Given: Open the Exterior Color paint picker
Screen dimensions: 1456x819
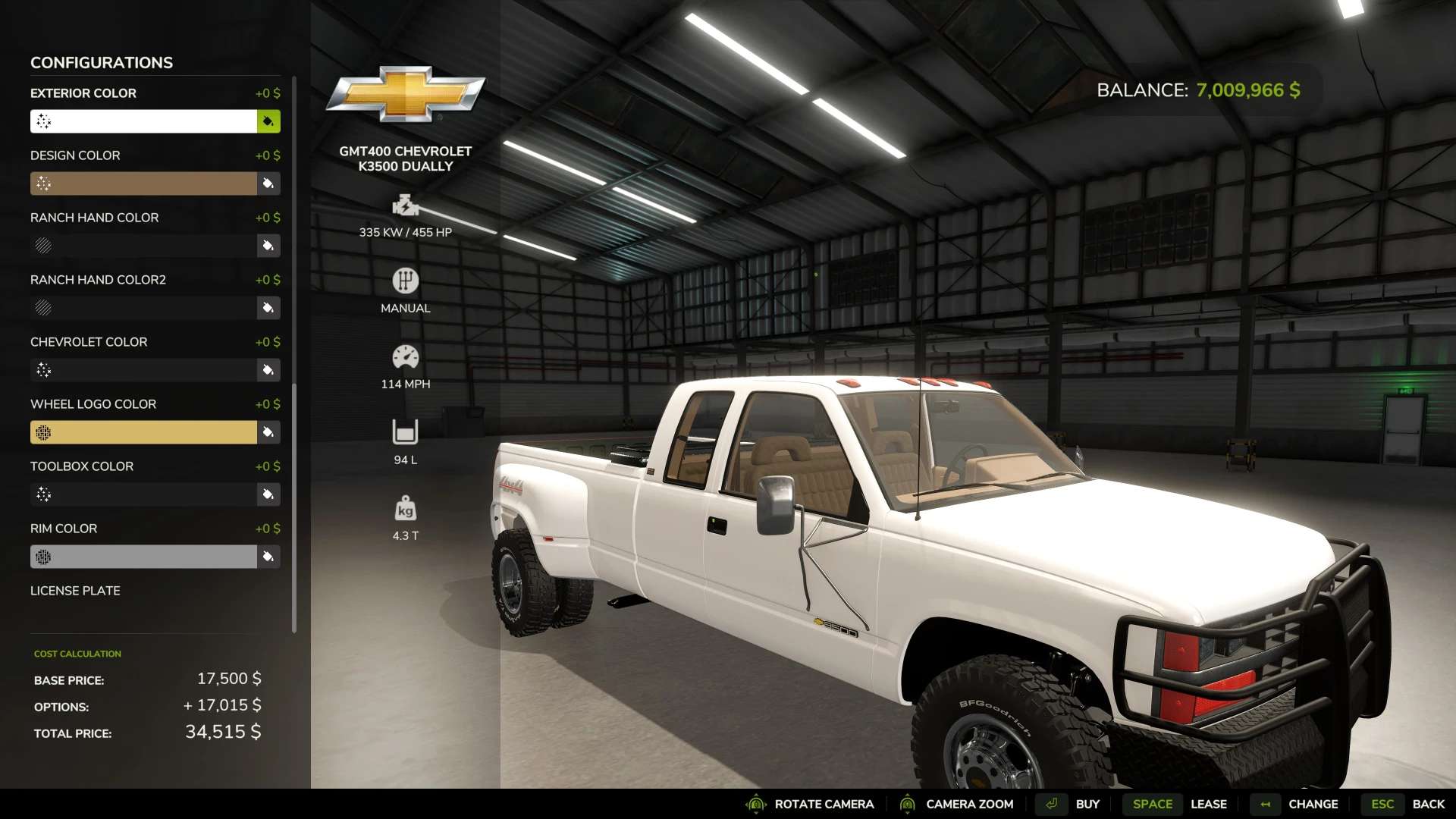Looking at the screenshot, I should 268,121.
